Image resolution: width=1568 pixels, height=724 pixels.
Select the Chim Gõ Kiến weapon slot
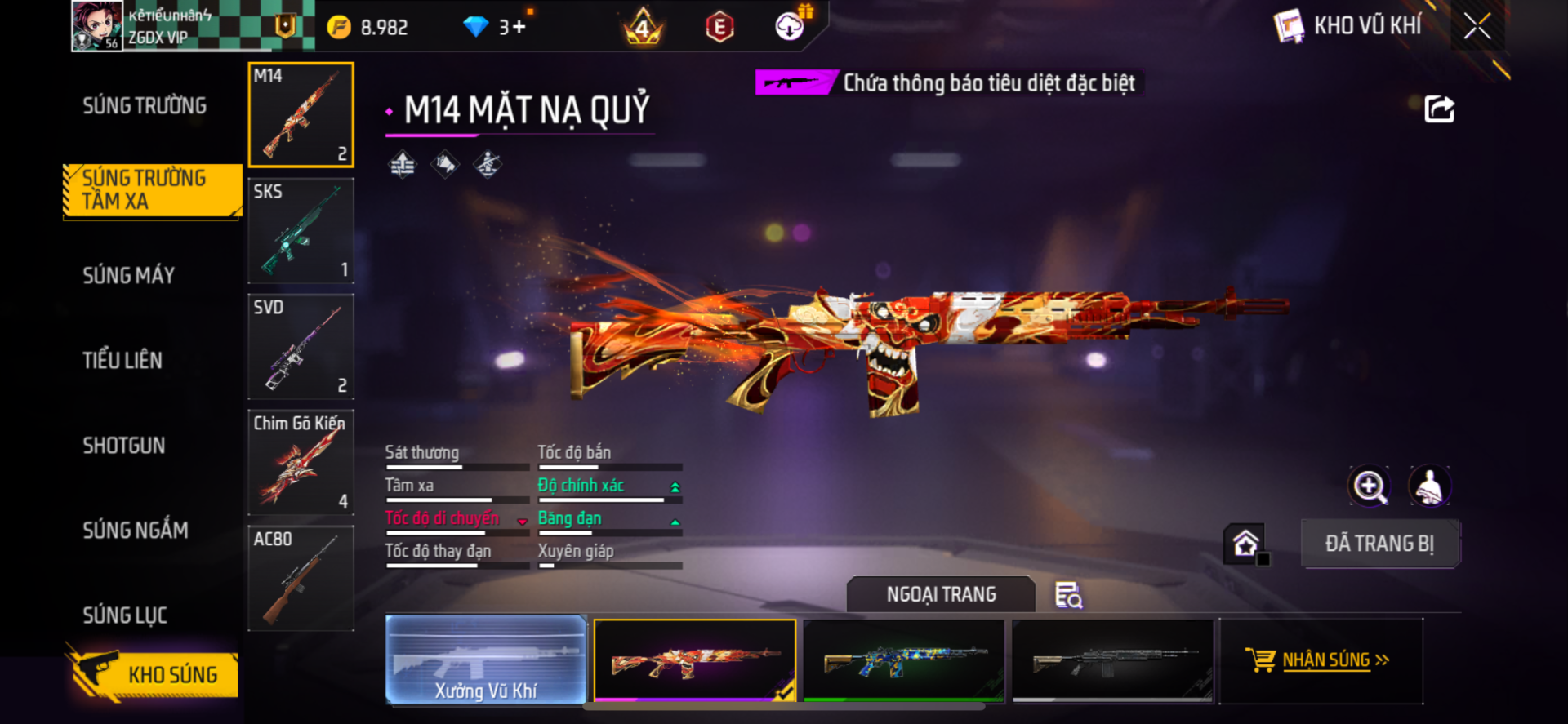point(301,463)
